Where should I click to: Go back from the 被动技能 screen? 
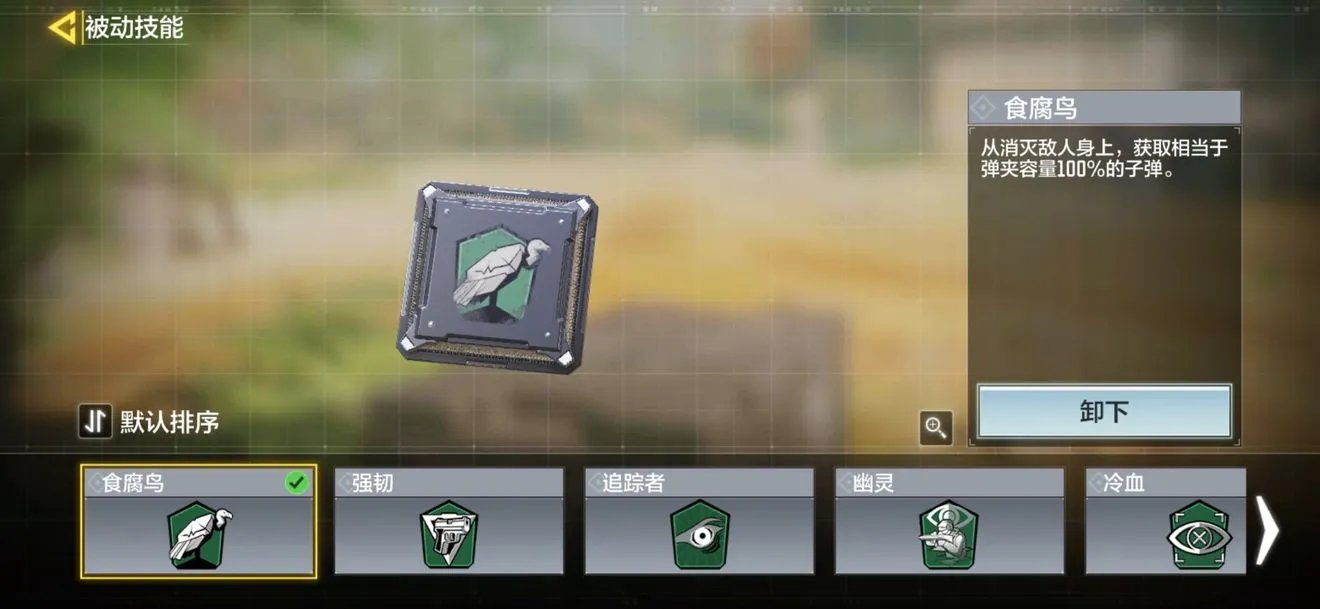pyautogui.click(x=62, y=28)
